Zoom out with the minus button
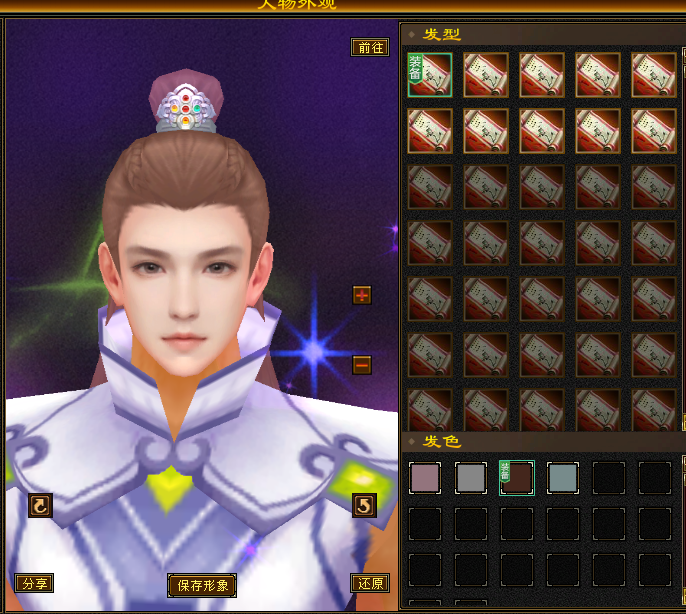 coord(362,365)
